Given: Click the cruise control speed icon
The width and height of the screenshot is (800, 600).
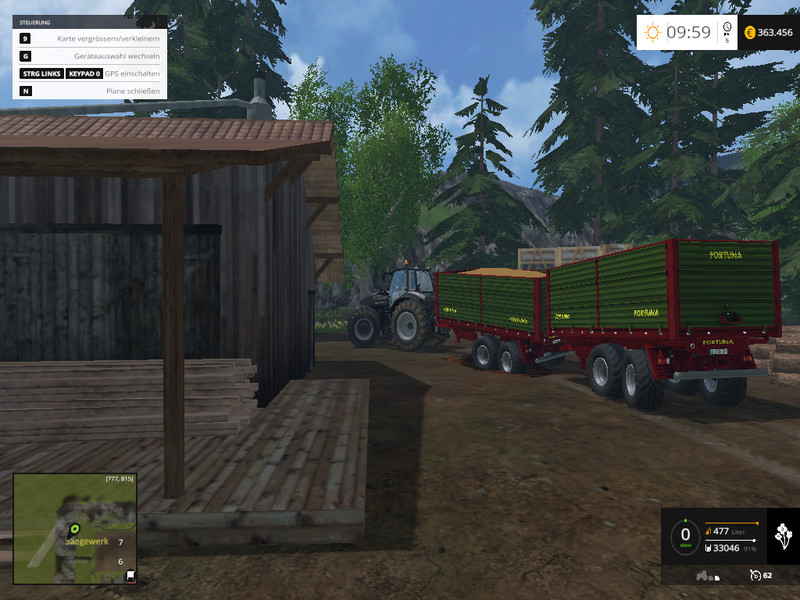Looking at the screenshot, I should [753, 575].
